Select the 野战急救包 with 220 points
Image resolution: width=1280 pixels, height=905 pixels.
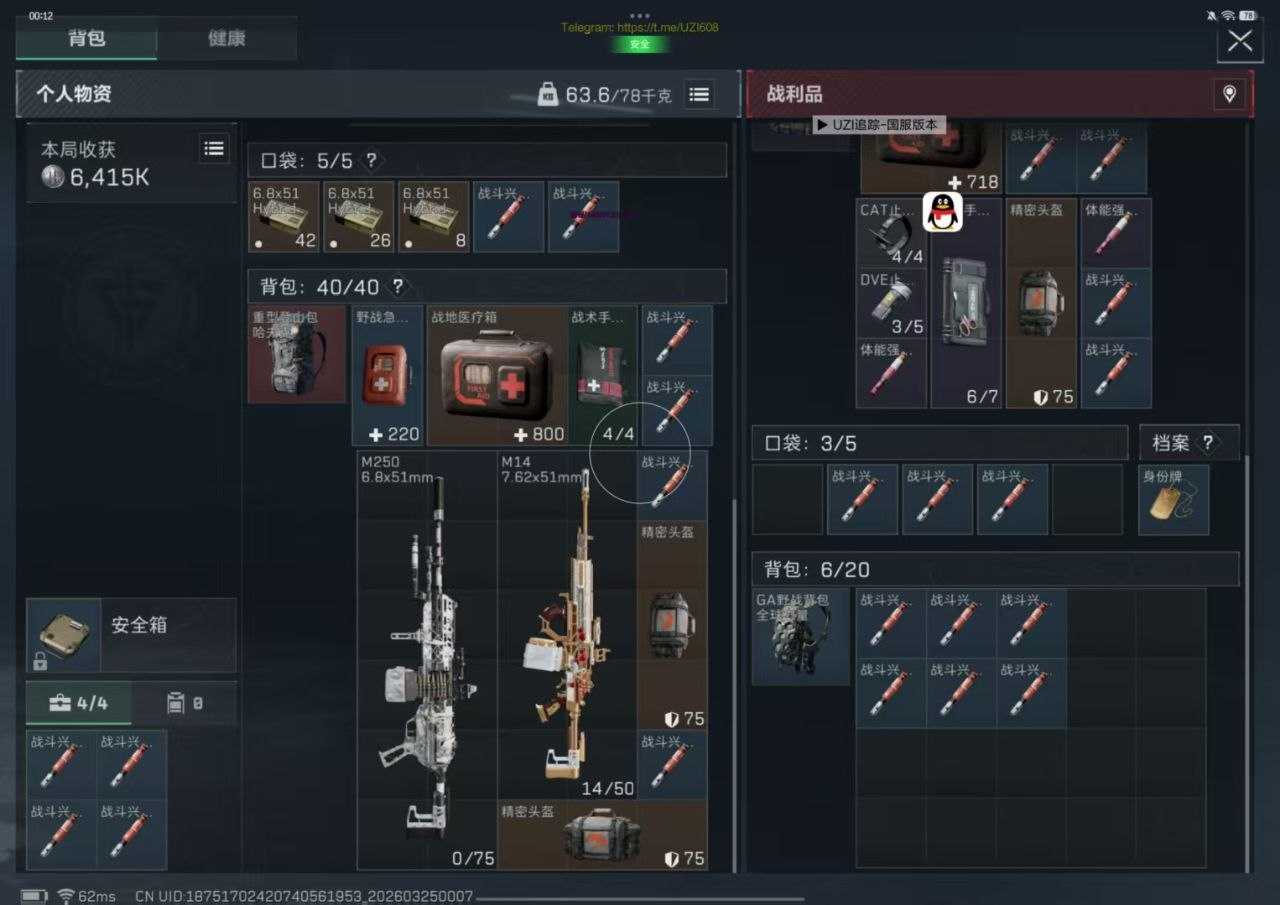389,376
